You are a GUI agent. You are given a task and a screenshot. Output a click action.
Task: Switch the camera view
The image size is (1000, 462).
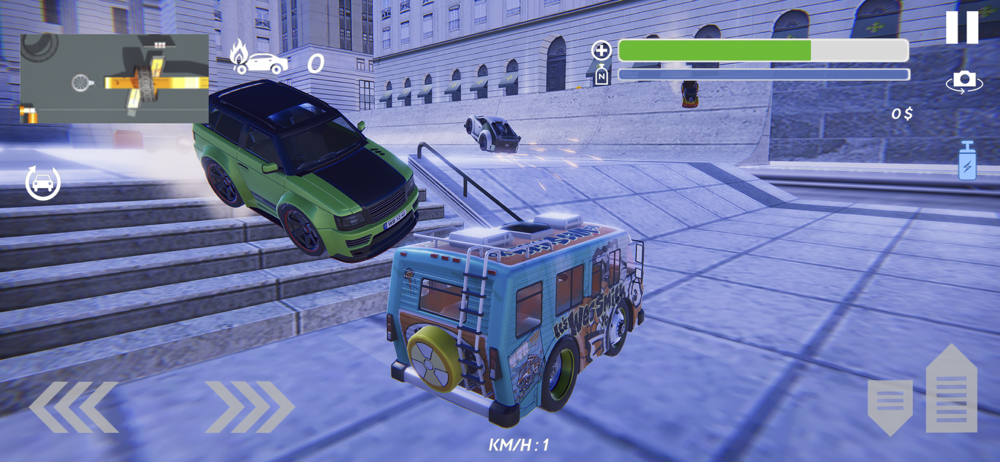pos(964,81)
